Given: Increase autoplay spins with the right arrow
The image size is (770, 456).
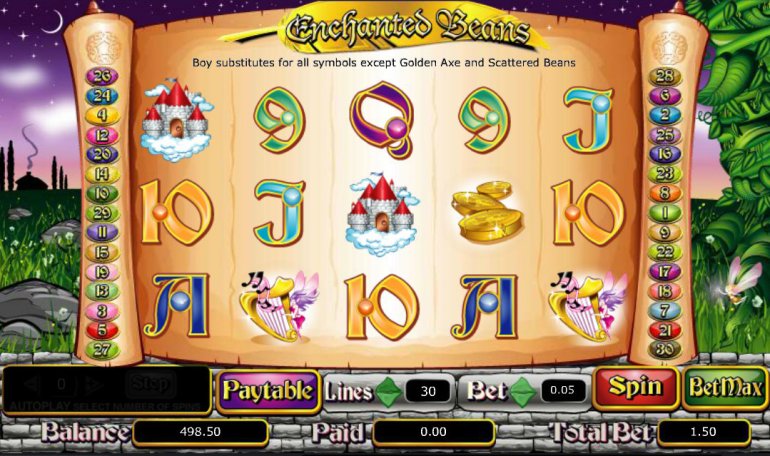Looking at the screenshot, I should click(94, 384).
